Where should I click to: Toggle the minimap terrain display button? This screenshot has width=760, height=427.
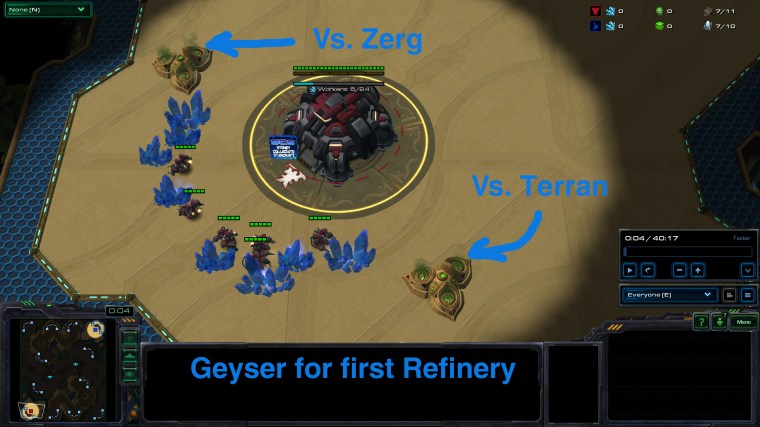tap(130, 355)
